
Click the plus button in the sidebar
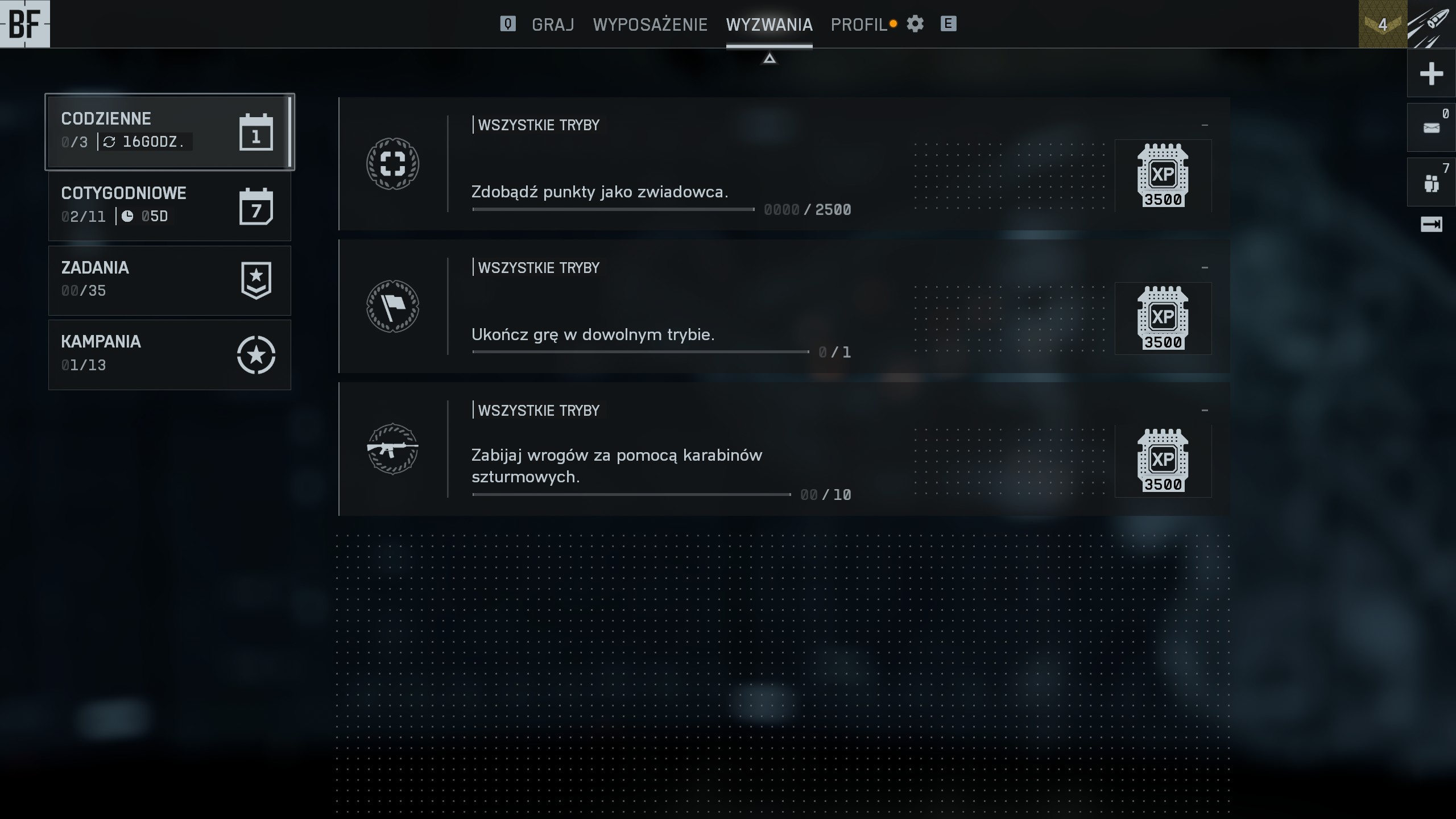click(1431, 74)
